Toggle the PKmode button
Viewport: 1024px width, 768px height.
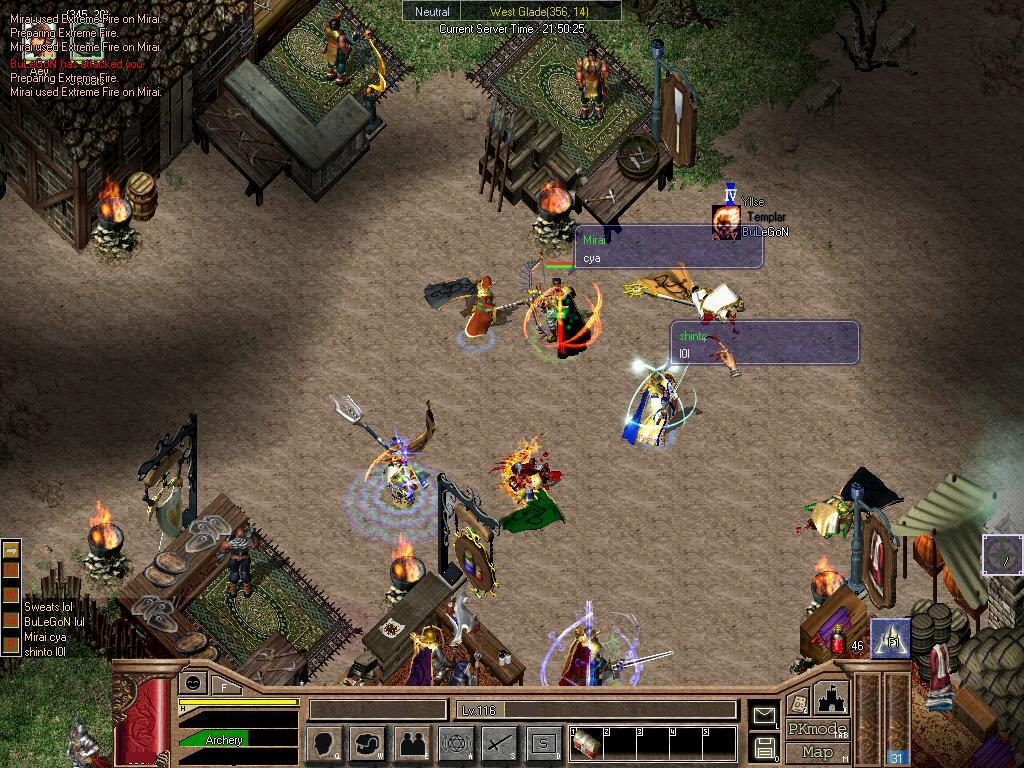coord(817,729)
